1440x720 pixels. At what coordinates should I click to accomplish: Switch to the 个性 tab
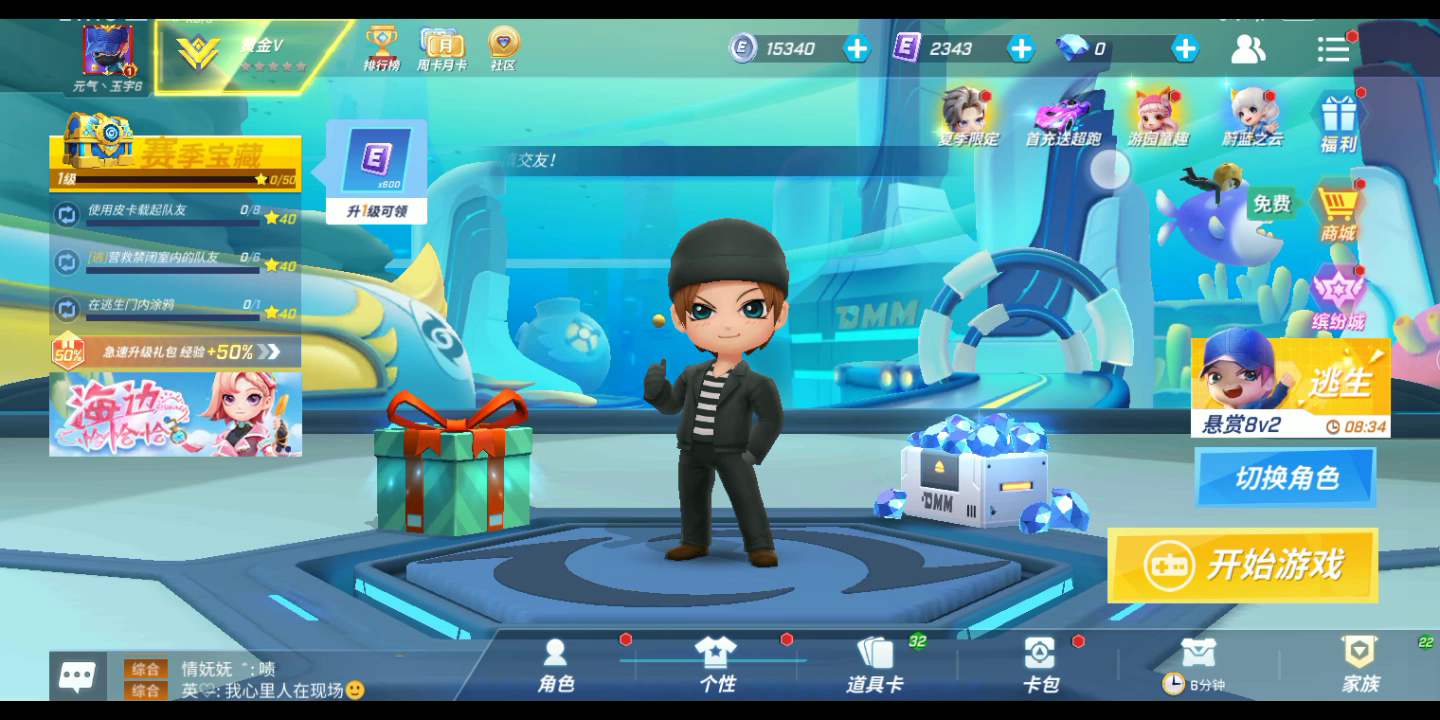pyautogui.click(x=716, y=666)
